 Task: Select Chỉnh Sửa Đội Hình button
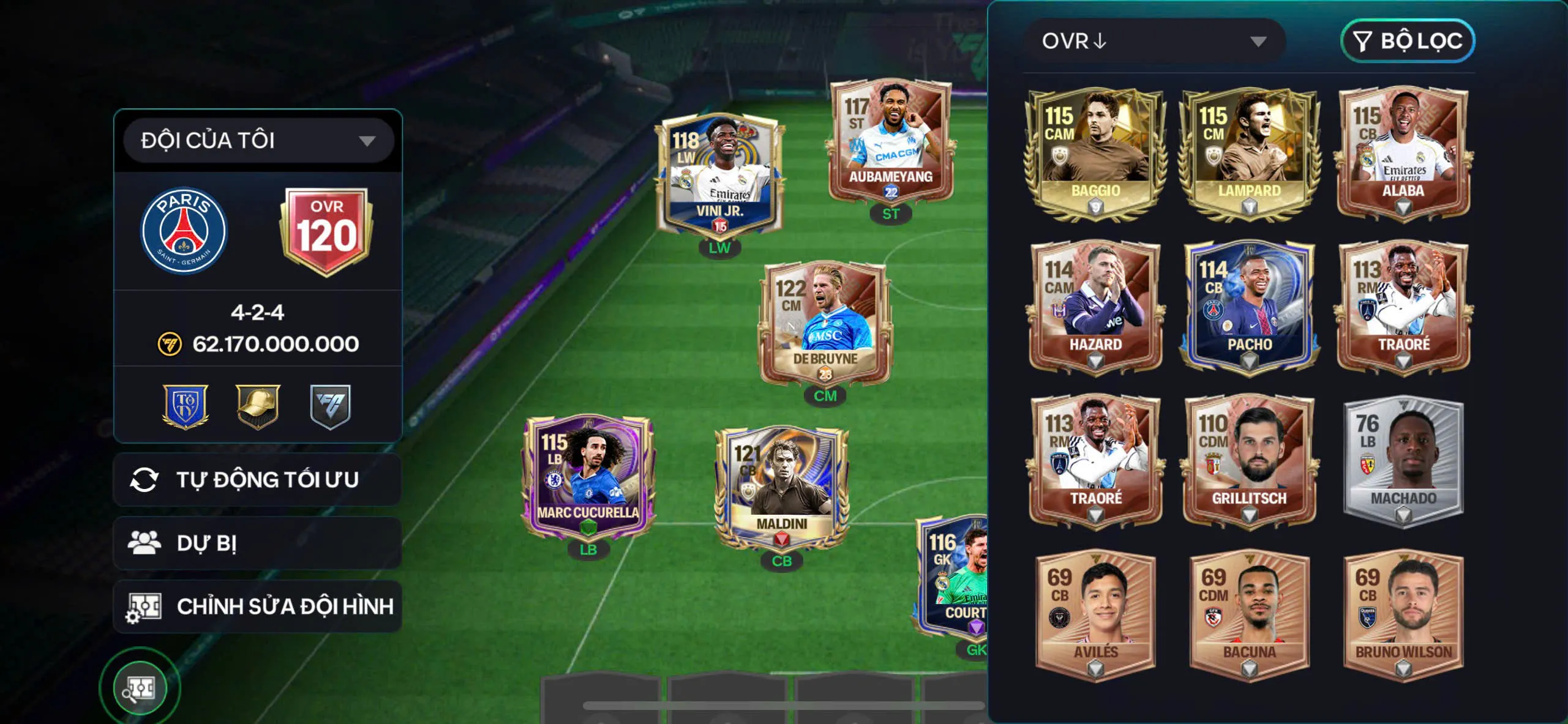pyautogui.click(x=258, y=606)
